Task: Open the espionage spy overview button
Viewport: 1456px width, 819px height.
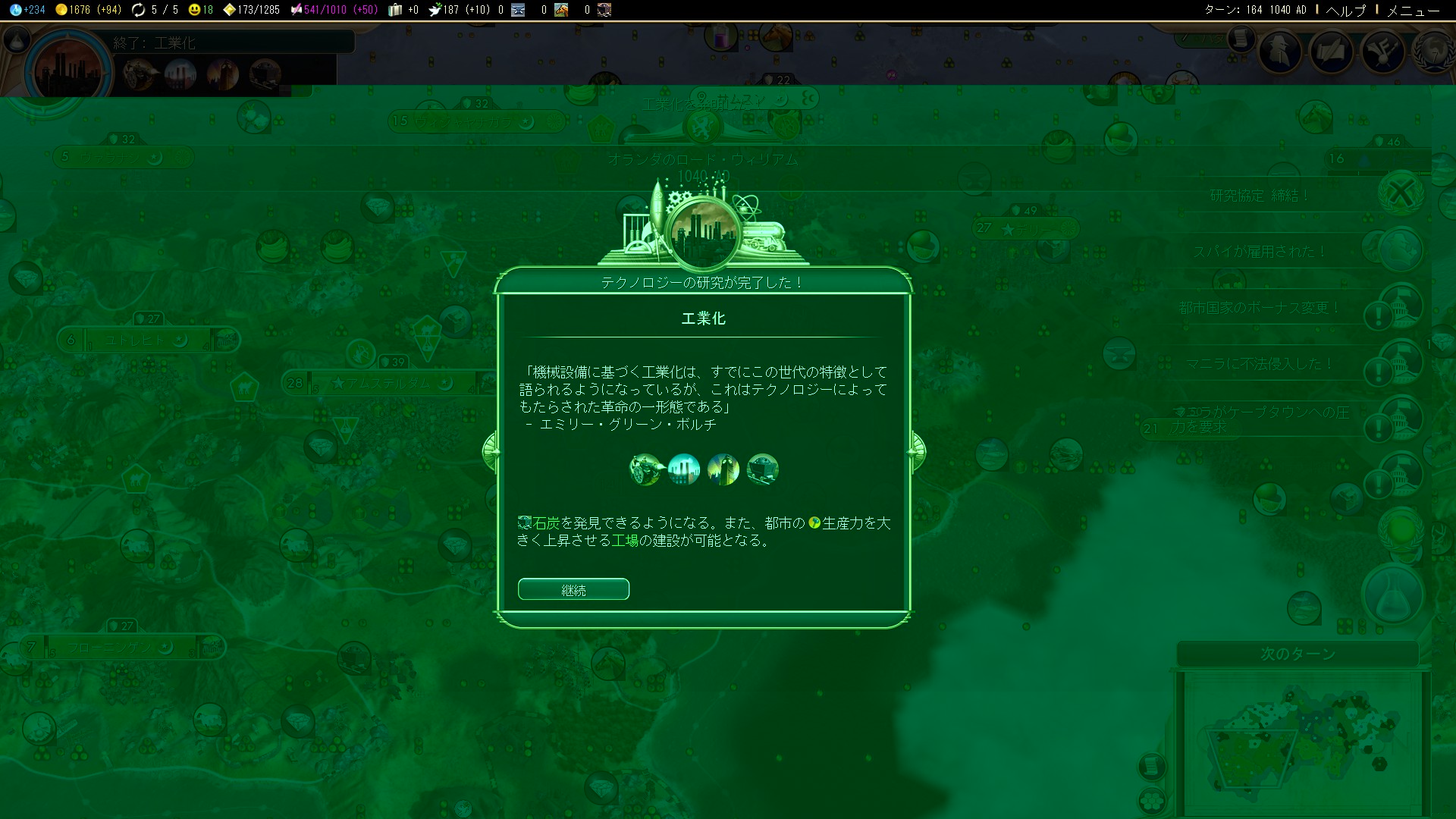Action: pos(1281,52)
